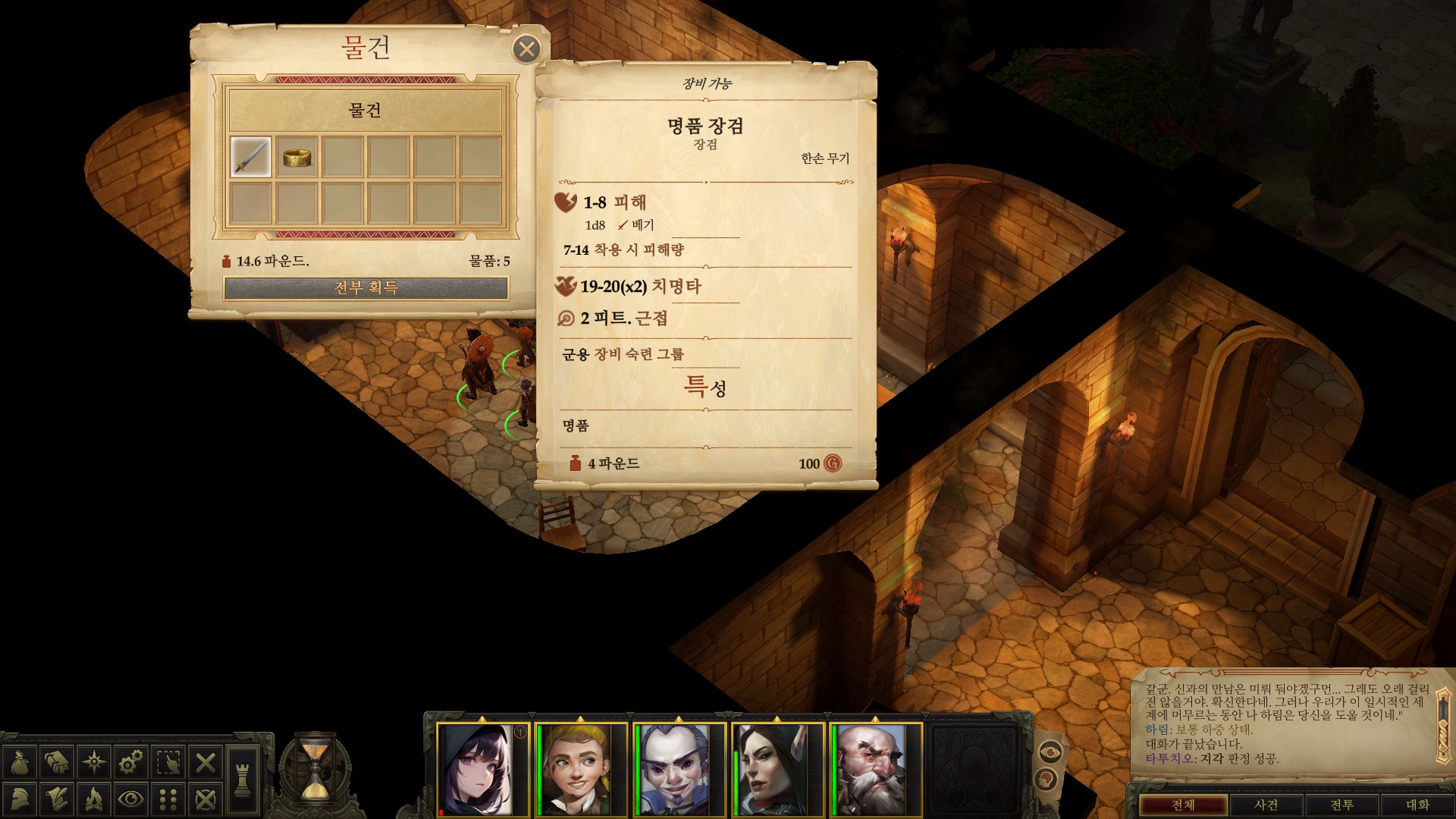Select the masterwork longsword in the loot grid
This screenshot has height=819, width=1456.
coord(249,155)
